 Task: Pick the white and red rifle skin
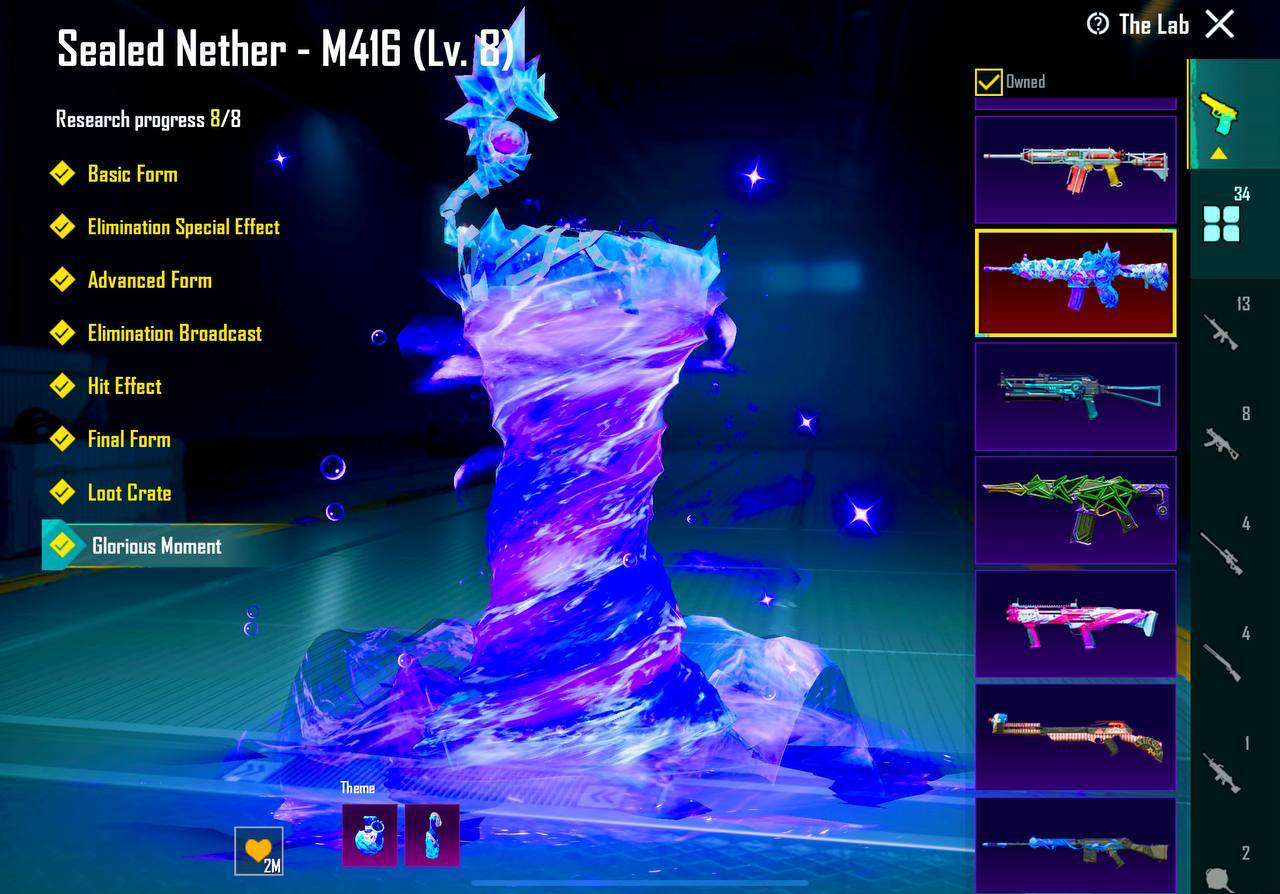pos(1075,169)
